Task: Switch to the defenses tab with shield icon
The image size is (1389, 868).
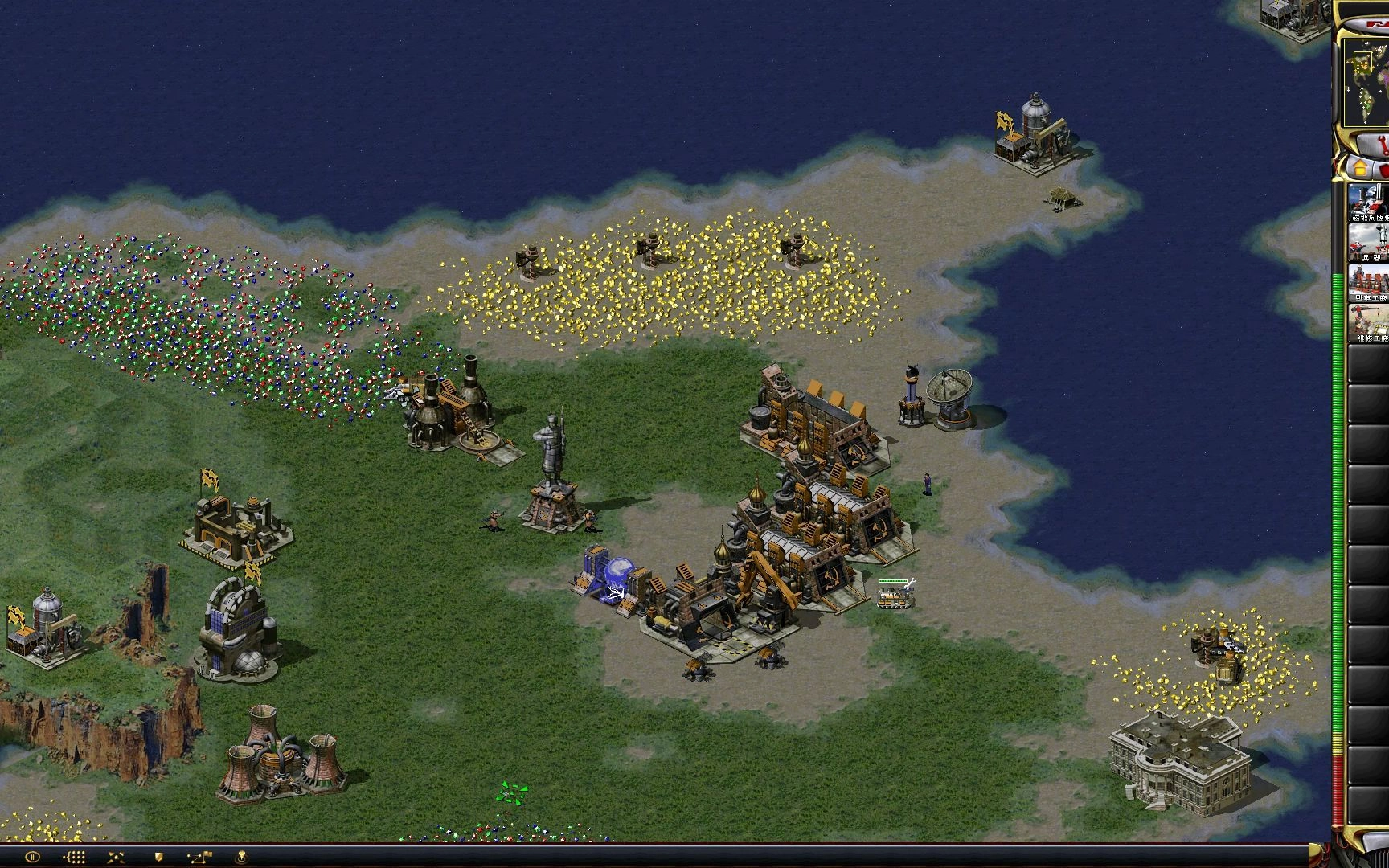Action: (x=1384, y=170)
